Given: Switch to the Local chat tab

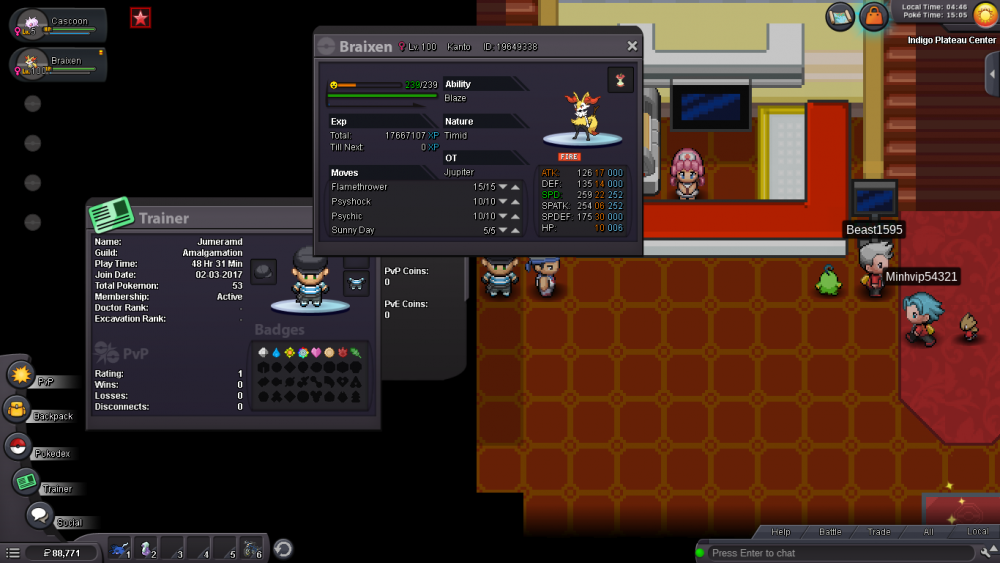Looking at the screenshot, I should pyautogui.click(x=977, y=532).
